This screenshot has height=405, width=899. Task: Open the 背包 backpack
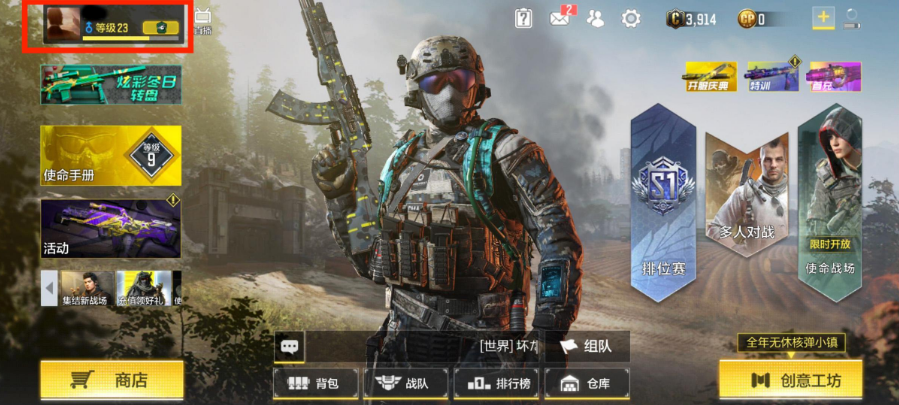pyautogui.click(x=313, y=383)
